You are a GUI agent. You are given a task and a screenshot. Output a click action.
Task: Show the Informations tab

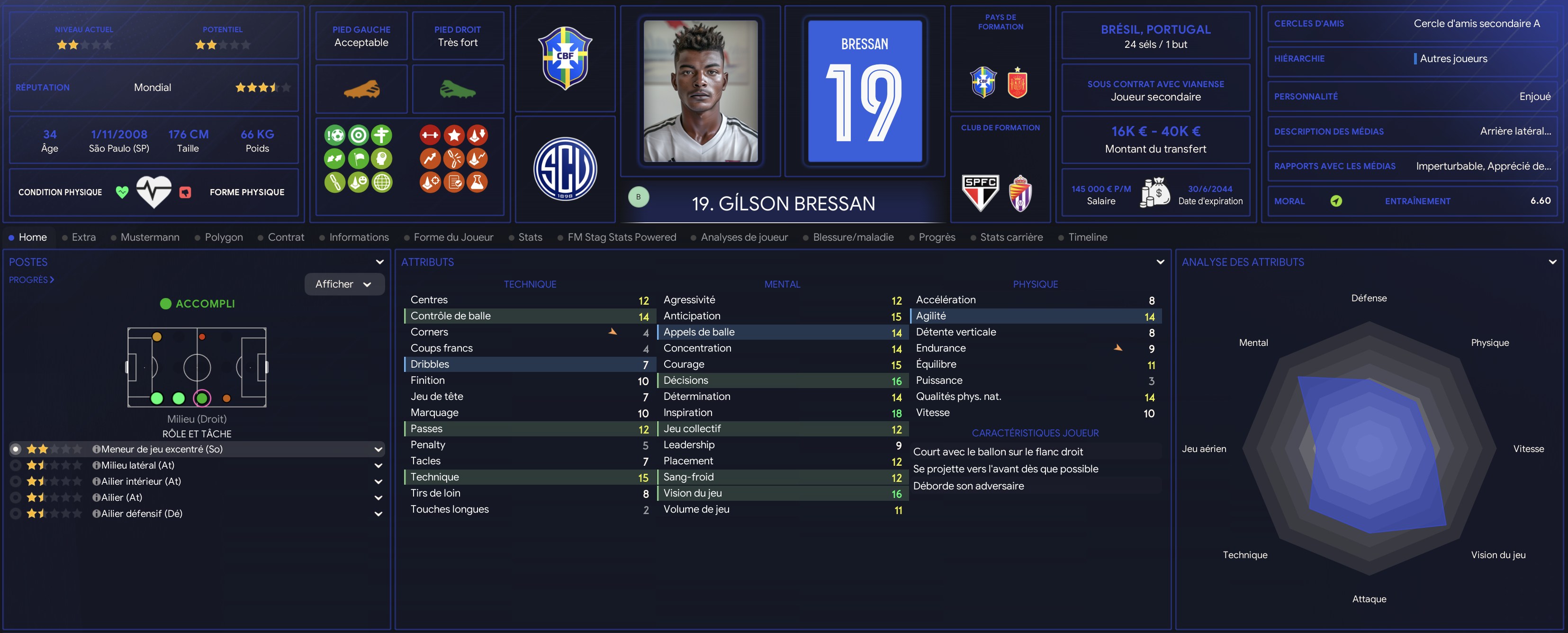coord(359,237)
